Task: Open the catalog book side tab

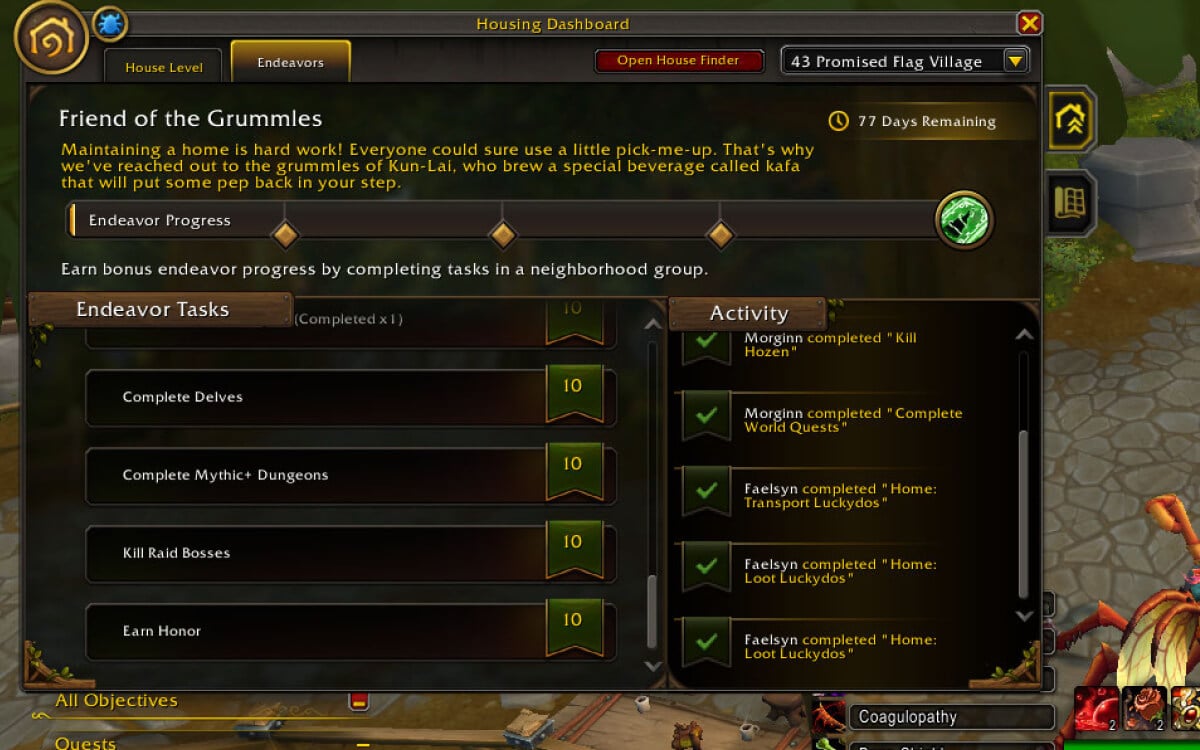Action: click(1070, 203)
